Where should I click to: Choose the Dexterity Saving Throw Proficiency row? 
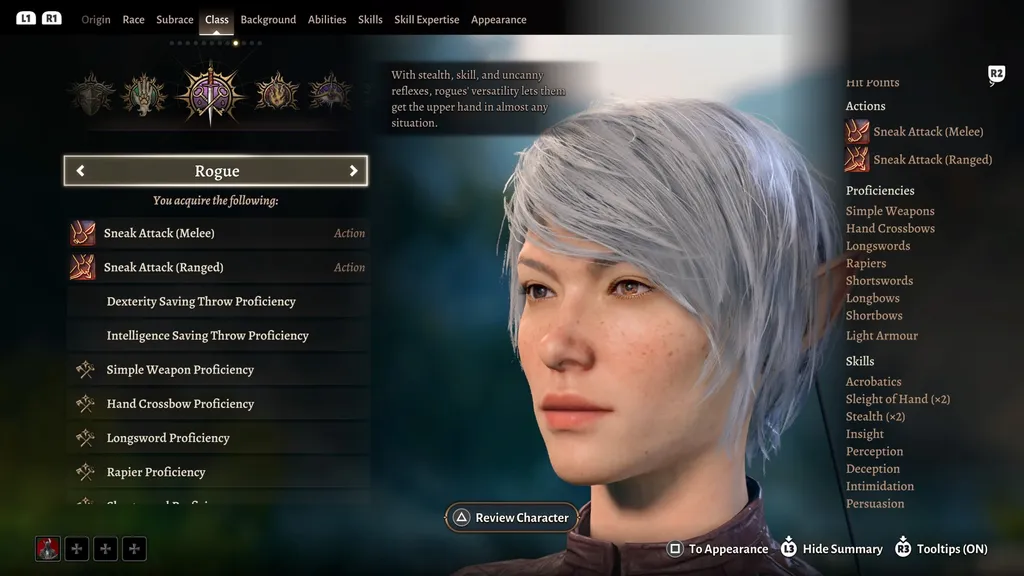point(218,301)
